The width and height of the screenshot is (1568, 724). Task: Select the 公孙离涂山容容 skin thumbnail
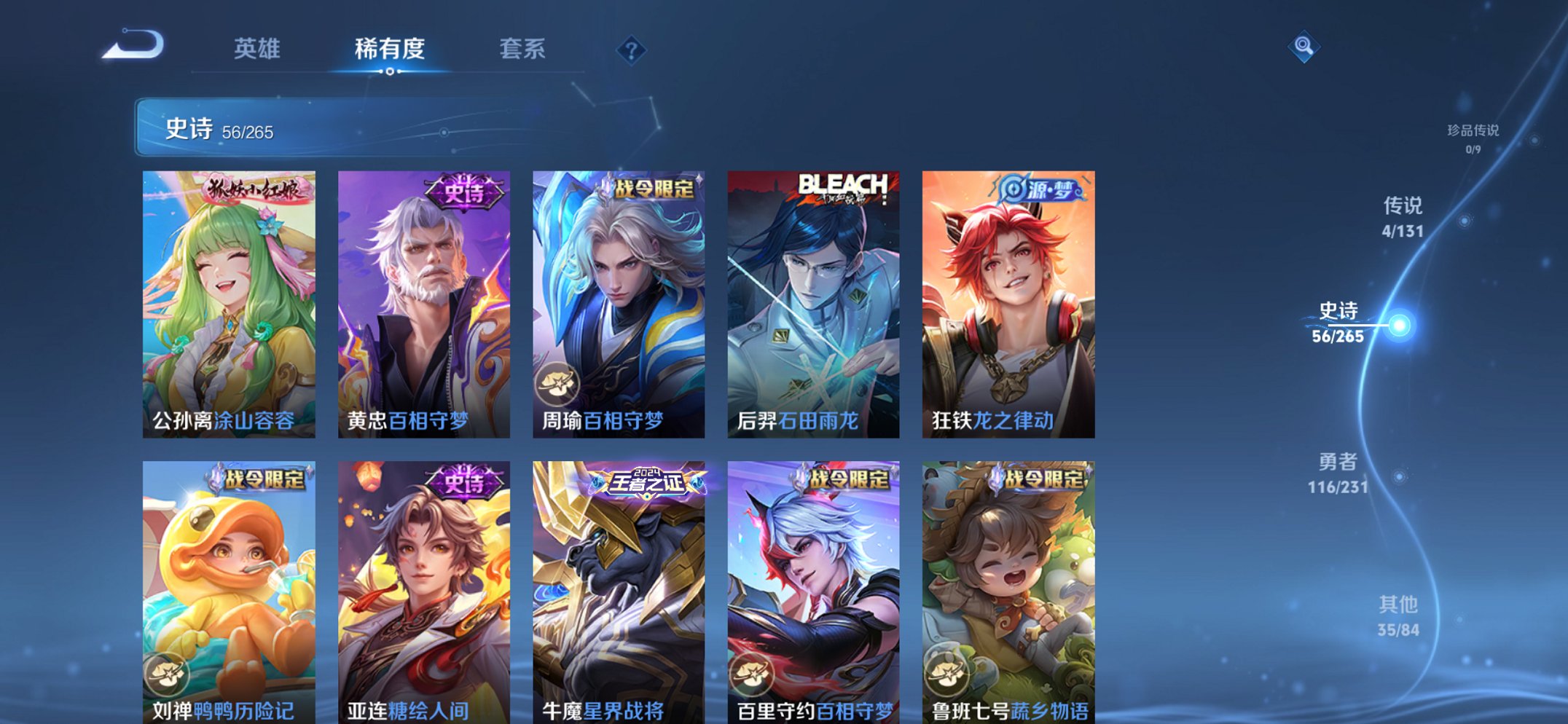[x=232, y=306]
